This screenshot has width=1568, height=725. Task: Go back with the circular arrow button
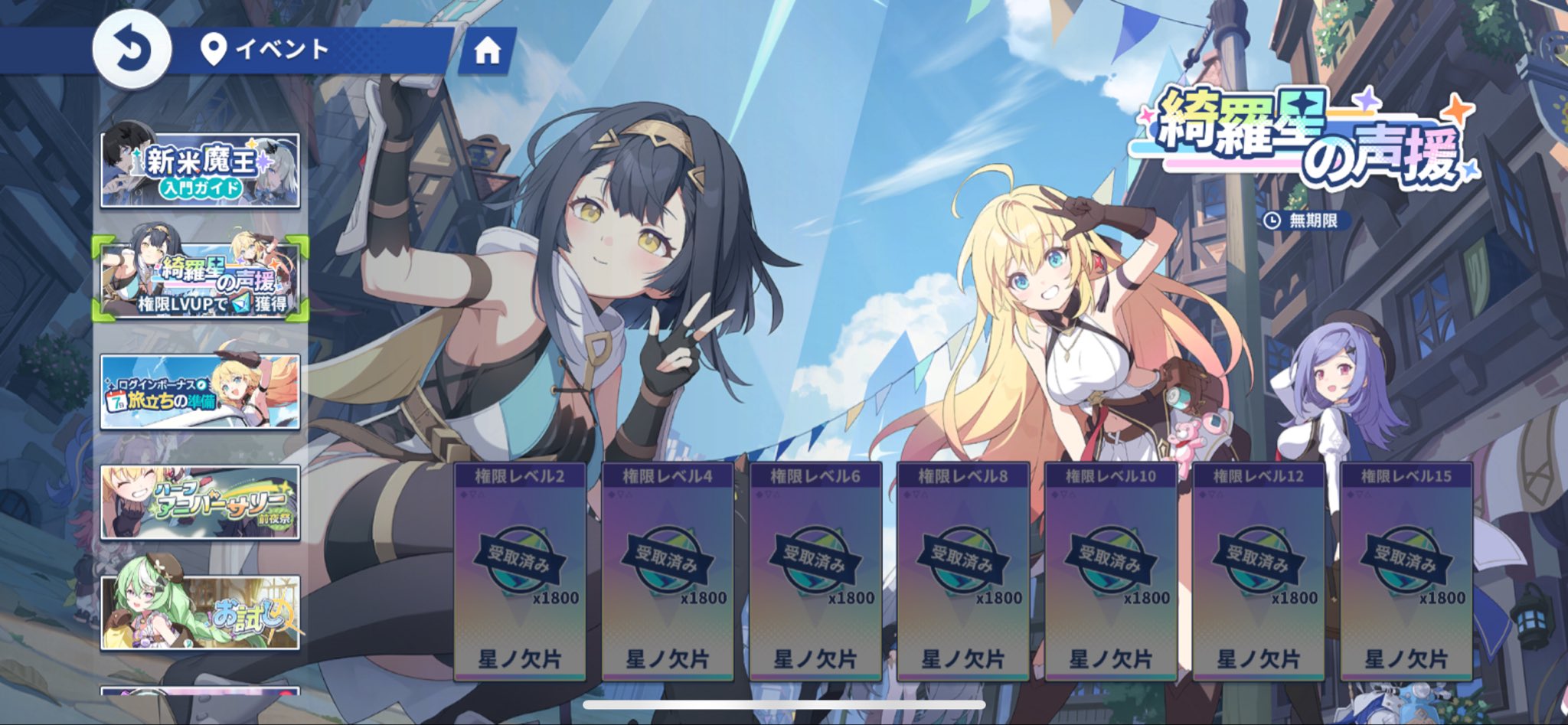pyautogui.click(x=132, y=50)
